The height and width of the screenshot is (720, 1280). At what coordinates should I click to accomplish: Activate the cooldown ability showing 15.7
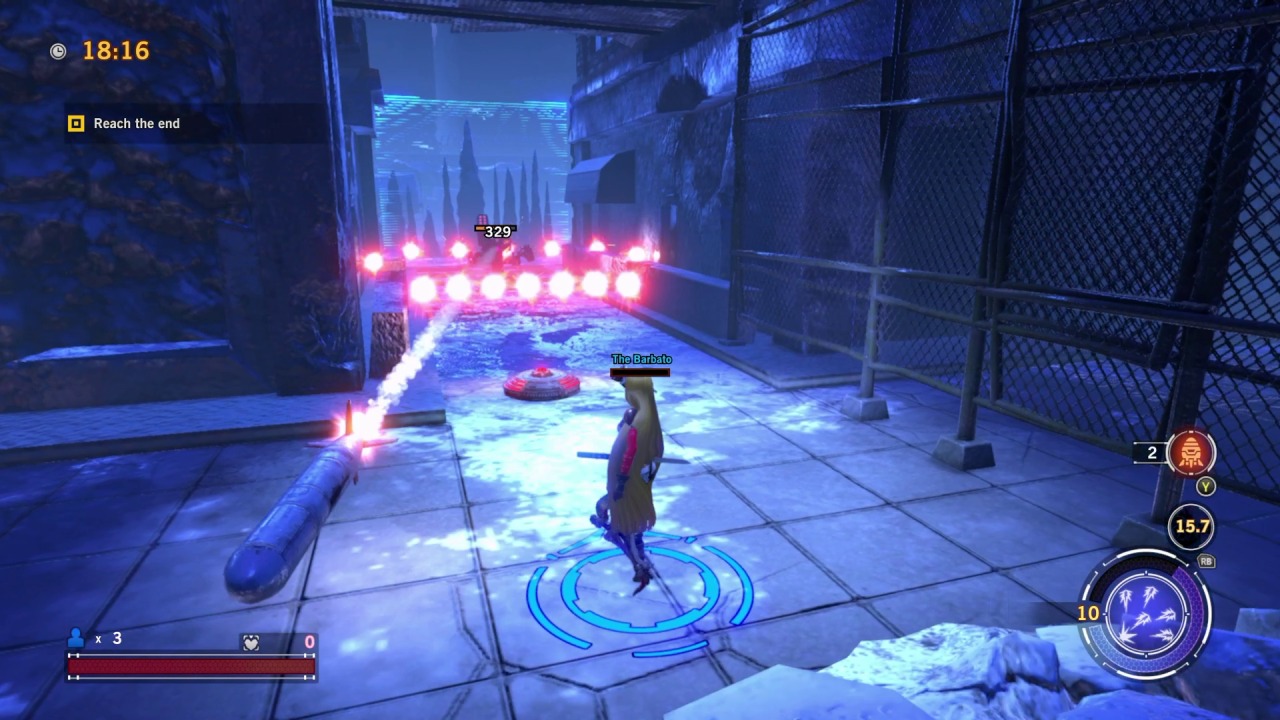tap(1191, 527)
